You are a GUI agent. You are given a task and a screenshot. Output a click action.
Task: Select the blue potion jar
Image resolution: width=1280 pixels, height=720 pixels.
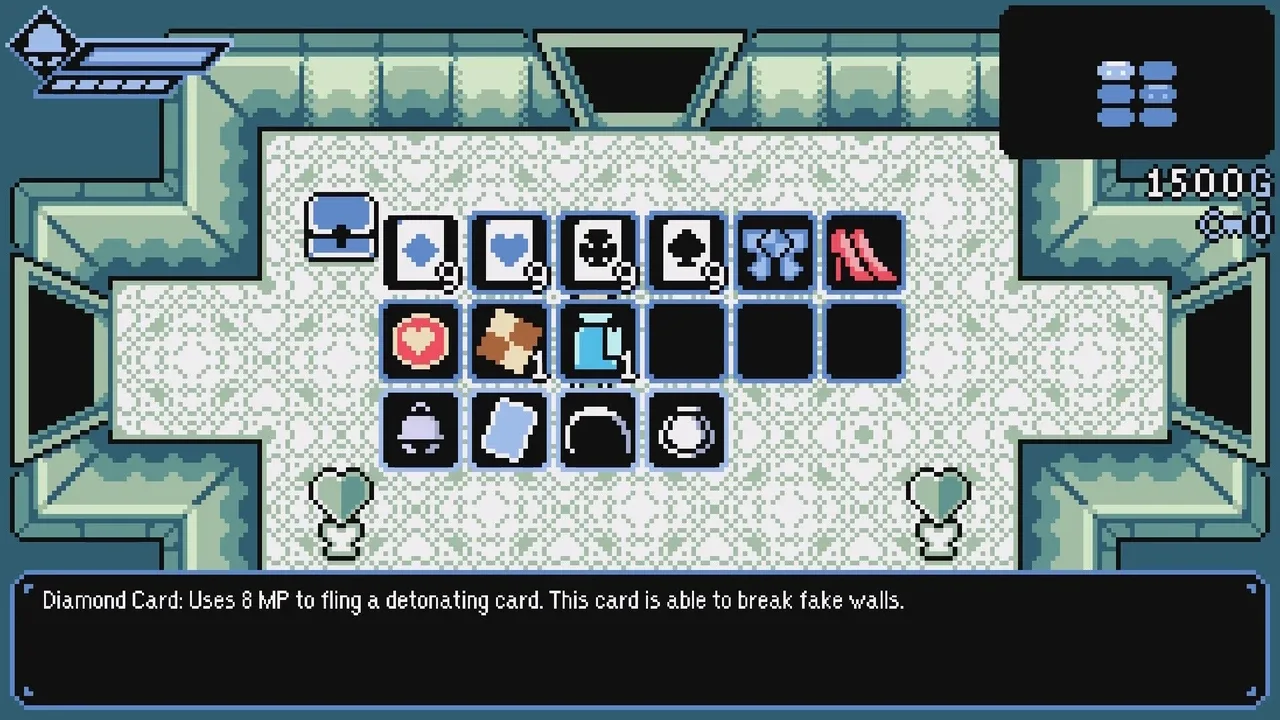pos(597,341)
